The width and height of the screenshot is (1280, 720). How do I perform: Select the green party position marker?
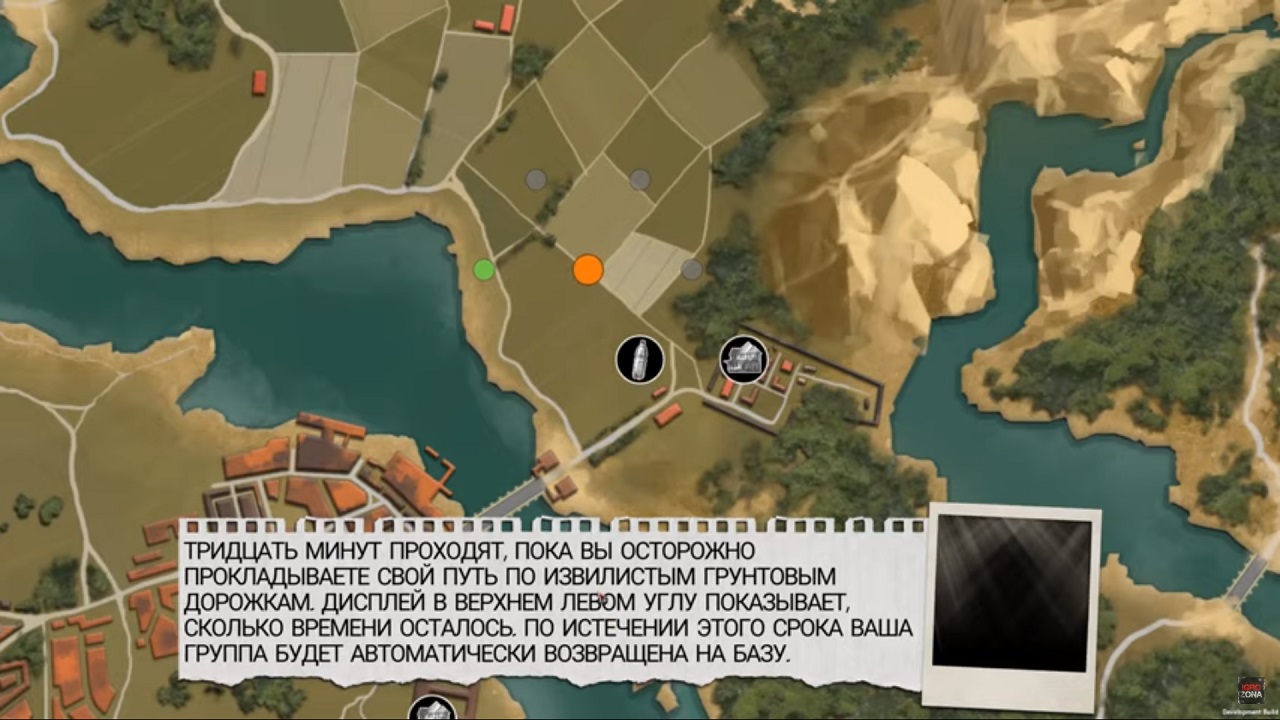[x=485, y=268]
